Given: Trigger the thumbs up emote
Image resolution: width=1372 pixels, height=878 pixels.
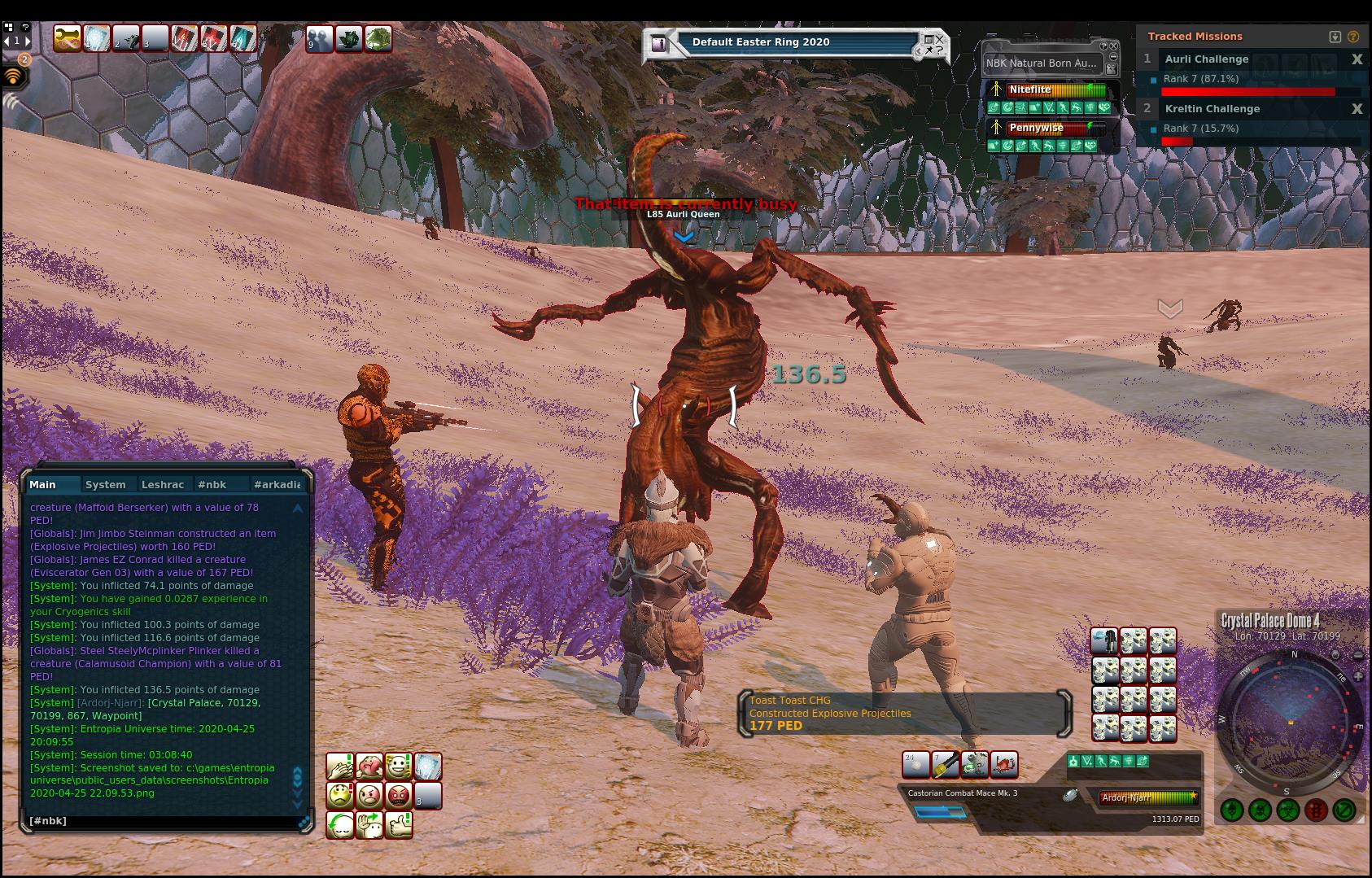Looking at the screenshot, I should 398,825.
